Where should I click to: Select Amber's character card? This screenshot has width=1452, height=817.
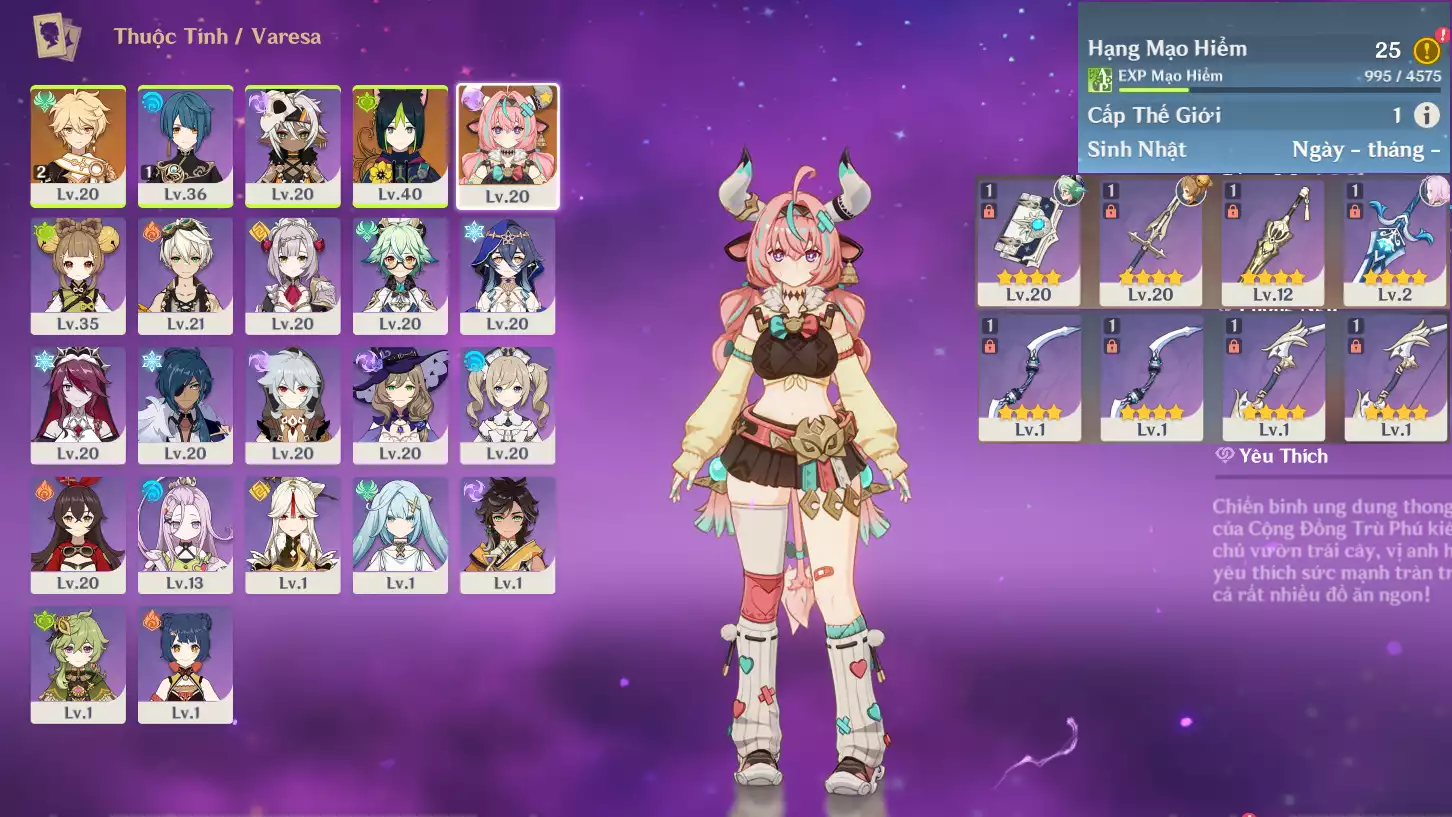pos(78,535)
